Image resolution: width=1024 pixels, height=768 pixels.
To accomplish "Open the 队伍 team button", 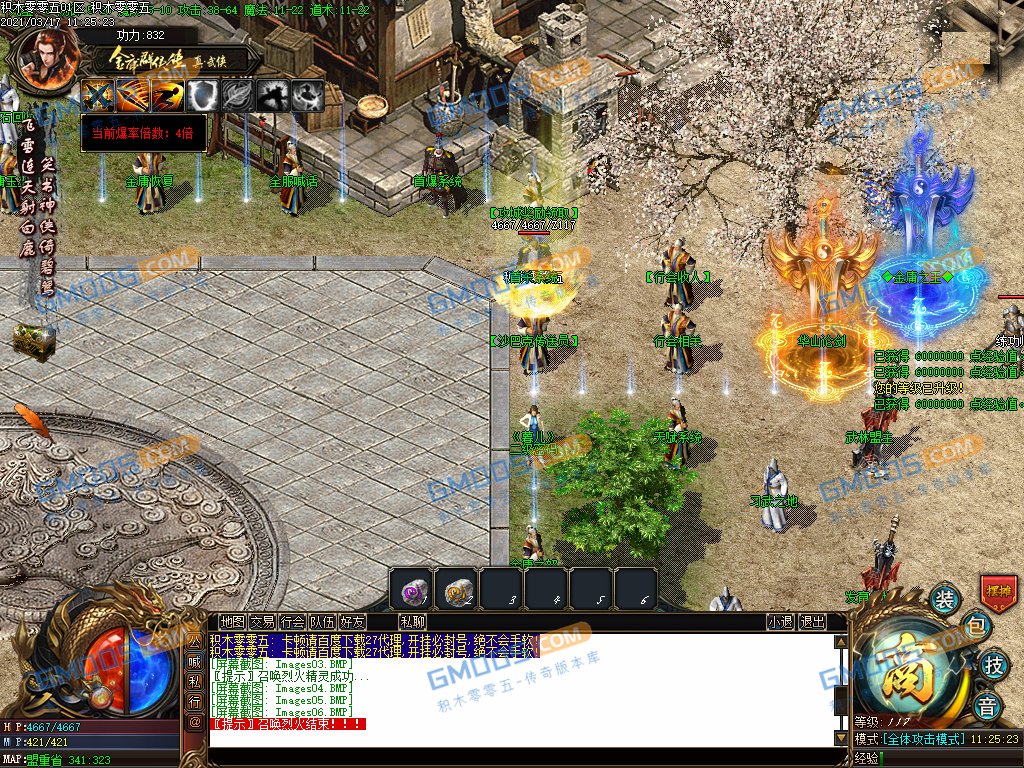I will tap(322, 622).
